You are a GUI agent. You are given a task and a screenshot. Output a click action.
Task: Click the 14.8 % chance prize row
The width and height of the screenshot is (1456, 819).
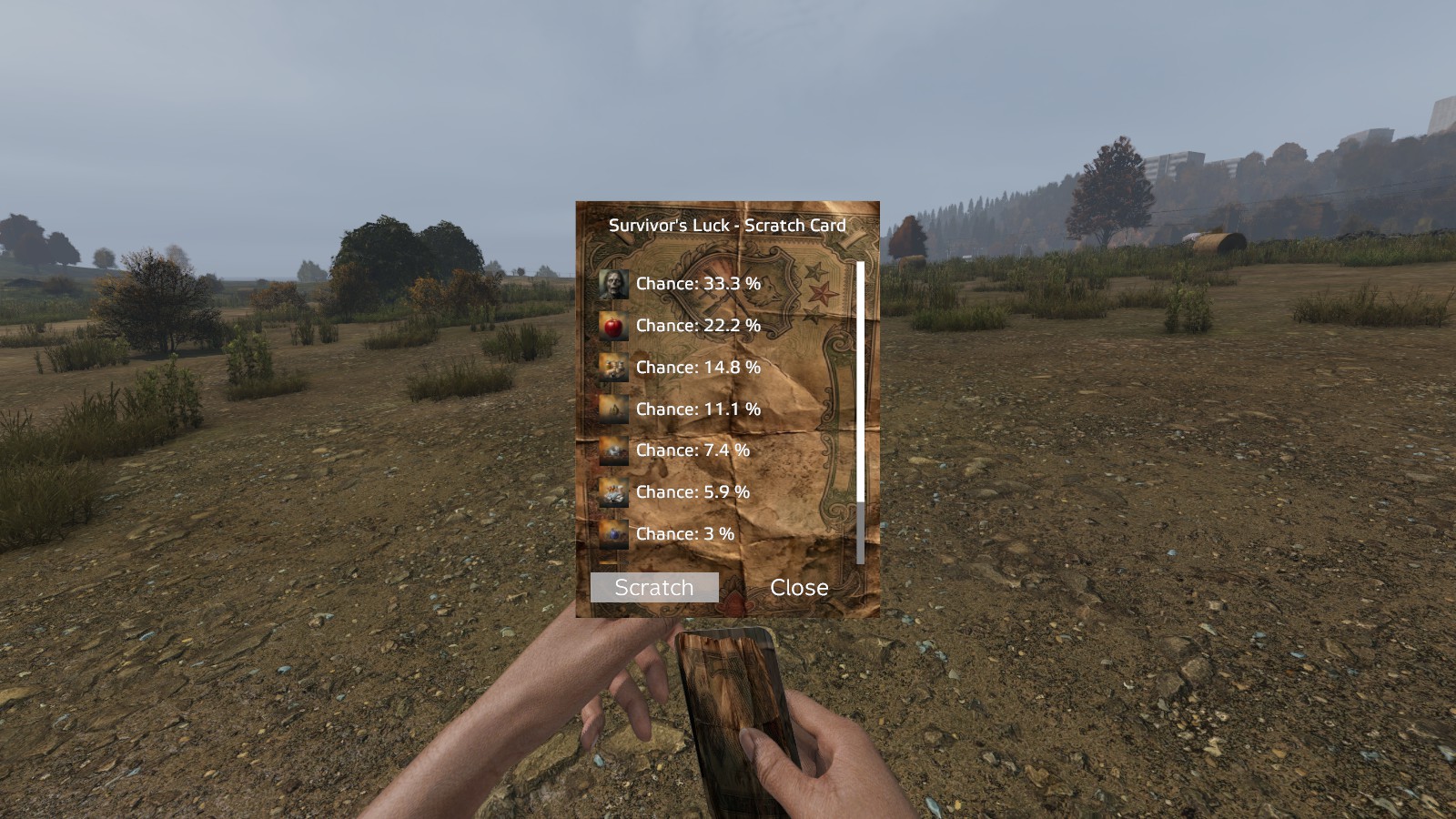pyautogui.click(x=697, y=368)
